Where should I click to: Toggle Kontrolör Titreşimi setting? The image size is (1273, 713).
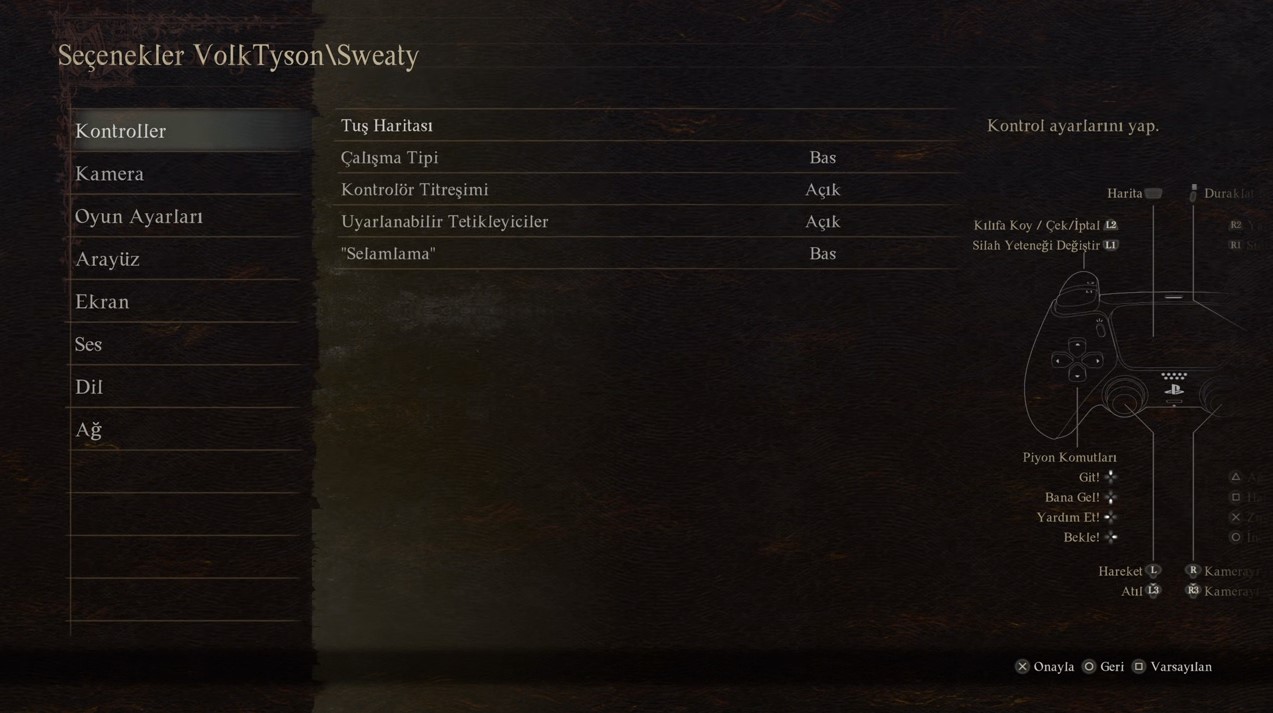click(x=645, y=190)
